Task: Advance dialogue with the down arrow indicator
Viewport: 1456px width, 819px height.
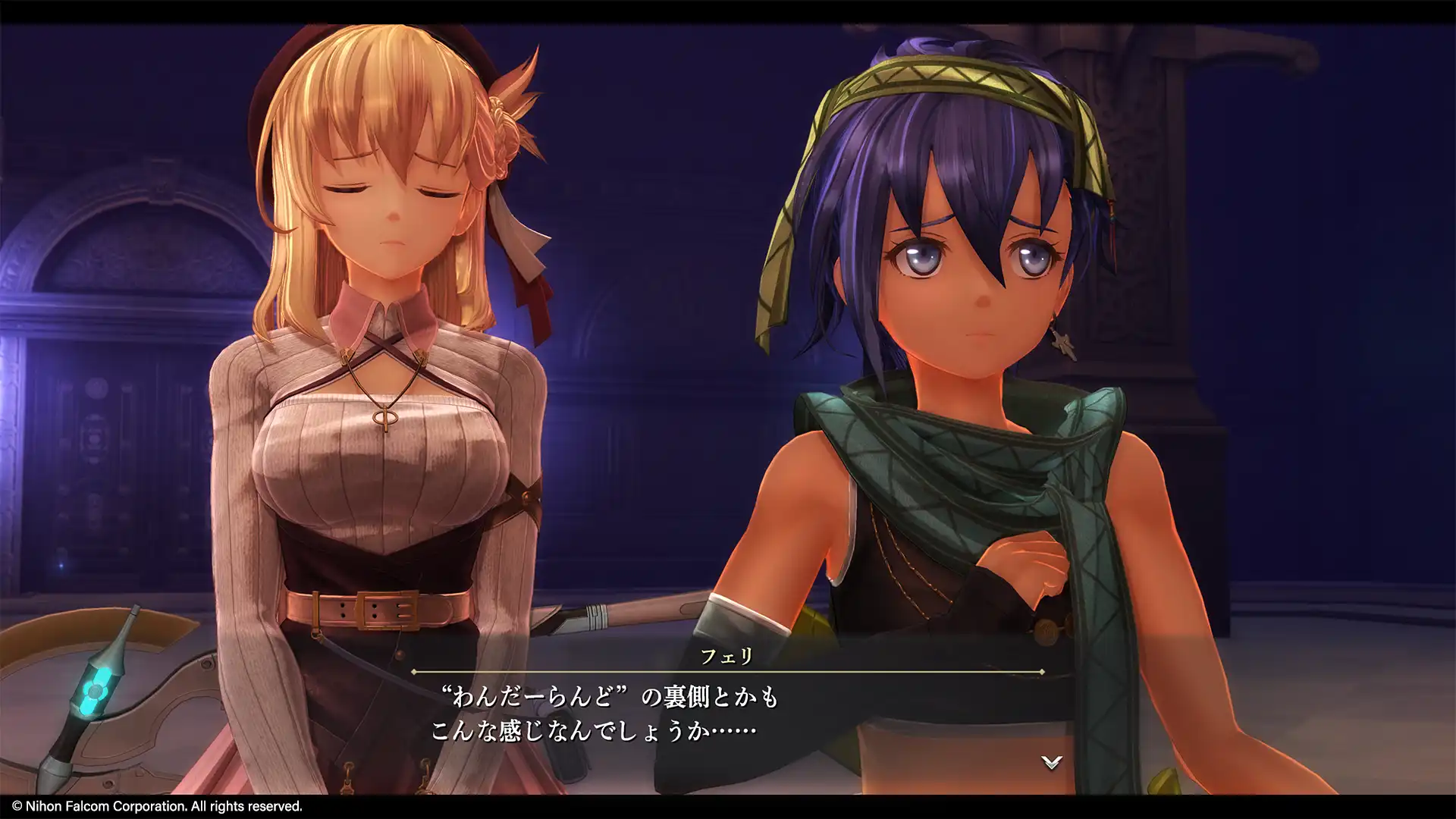Action: [1051, 763]
